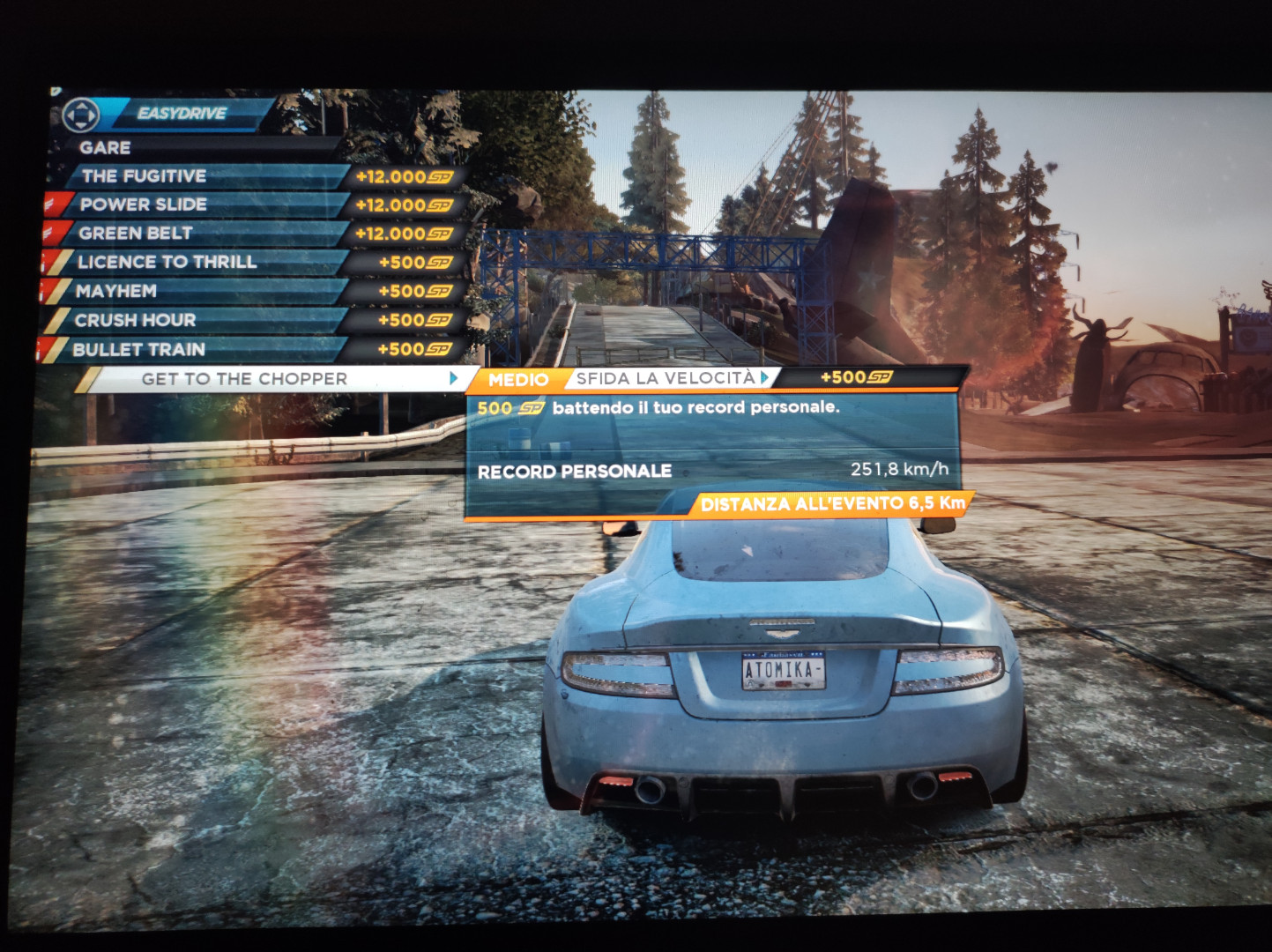Click the EasyDrive menu title

182,113
